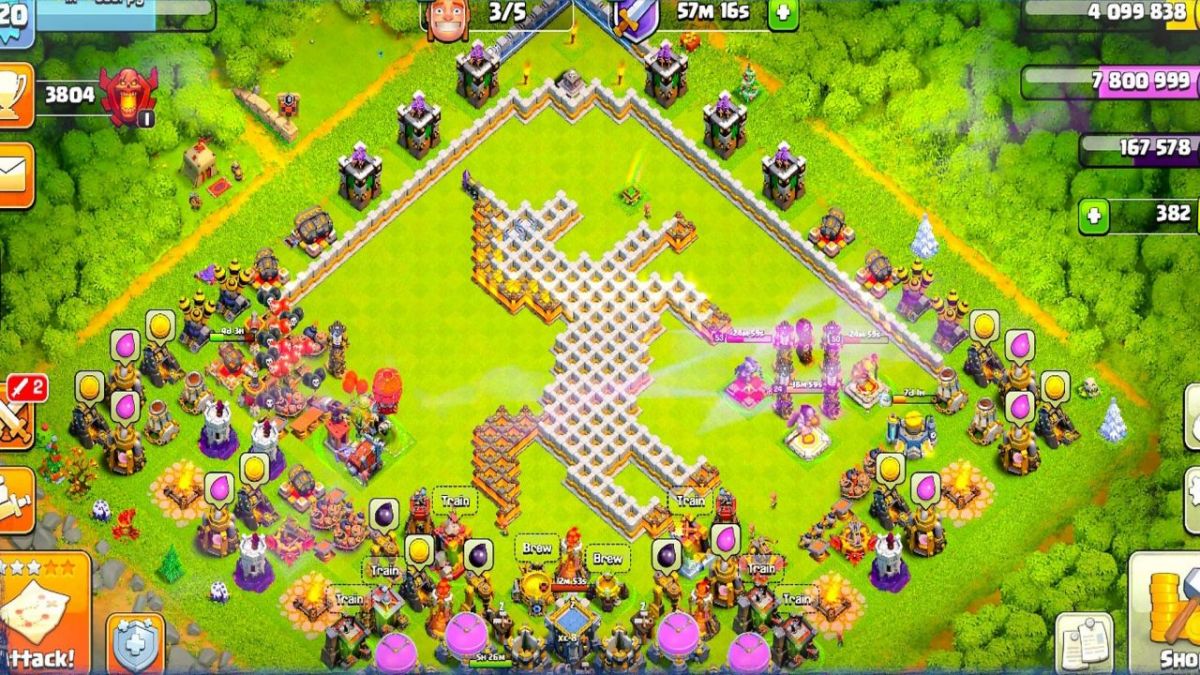Buy gems with the green plus button
Screen dimensions: 1200x675
(1095, 215)
